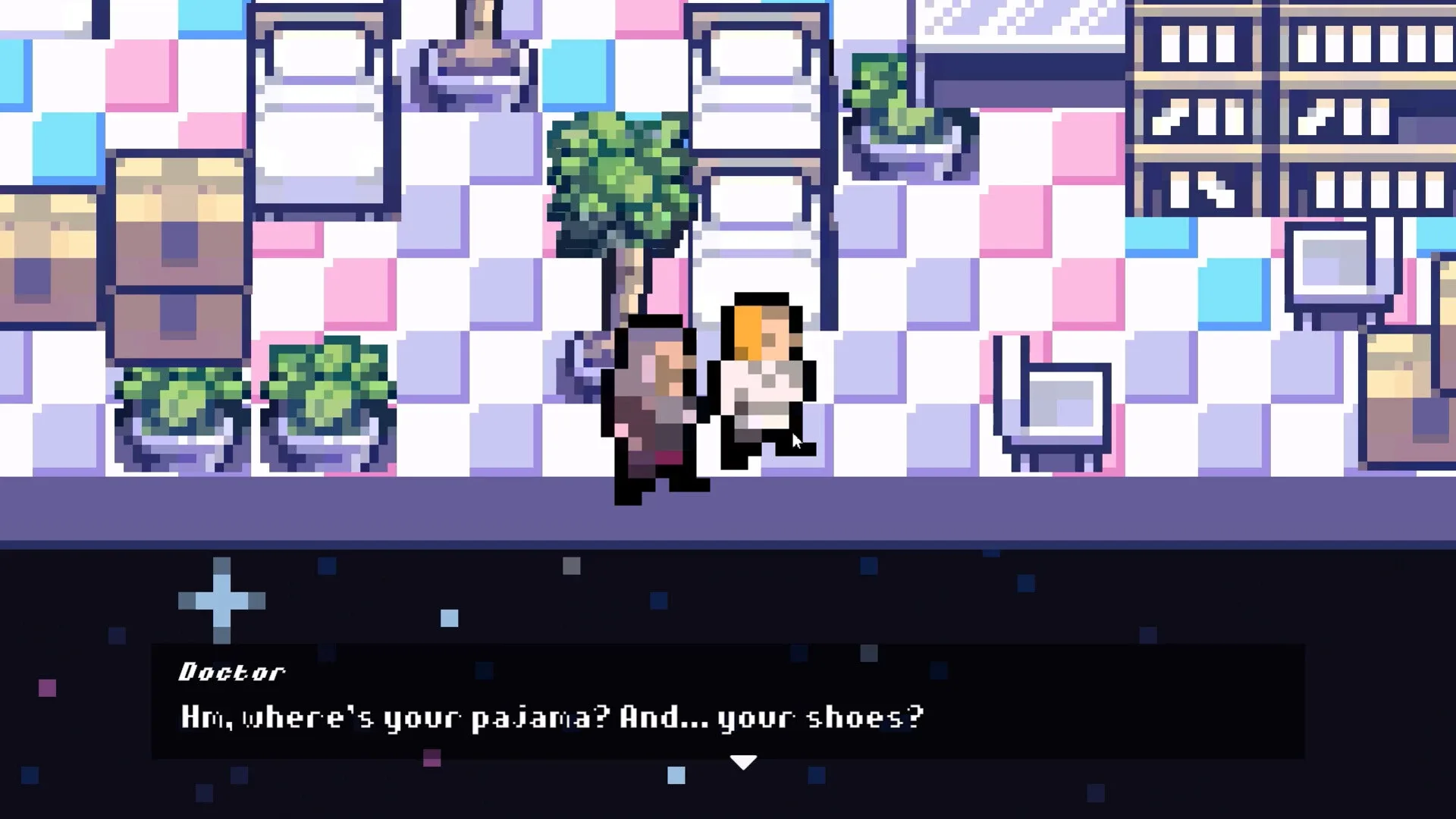Select the Doctor name label
This screenshot has width=1456, height=819.
click(x=231, y=672)
